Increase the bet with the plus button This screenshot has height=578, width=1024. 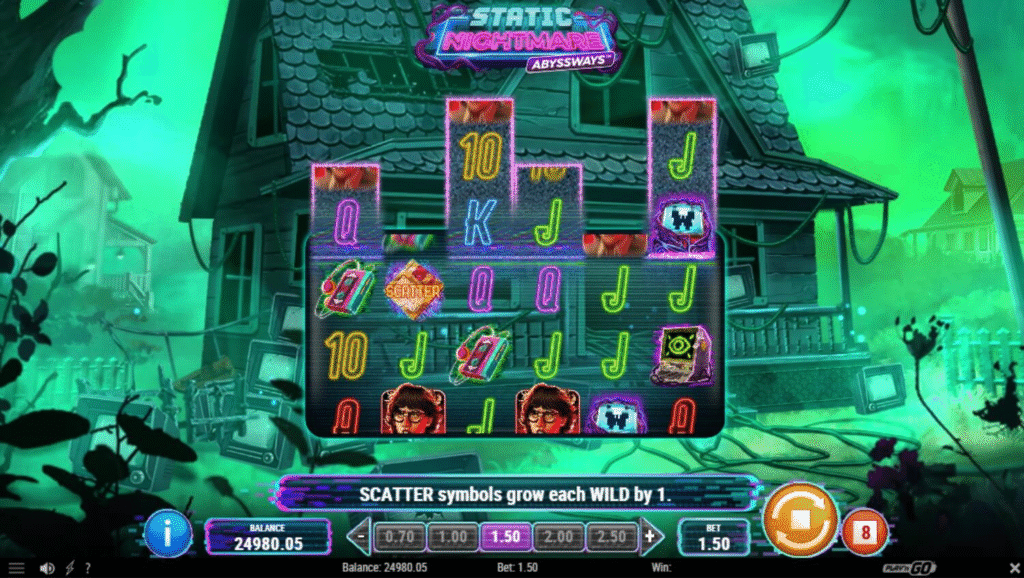[x=650, y=536]
